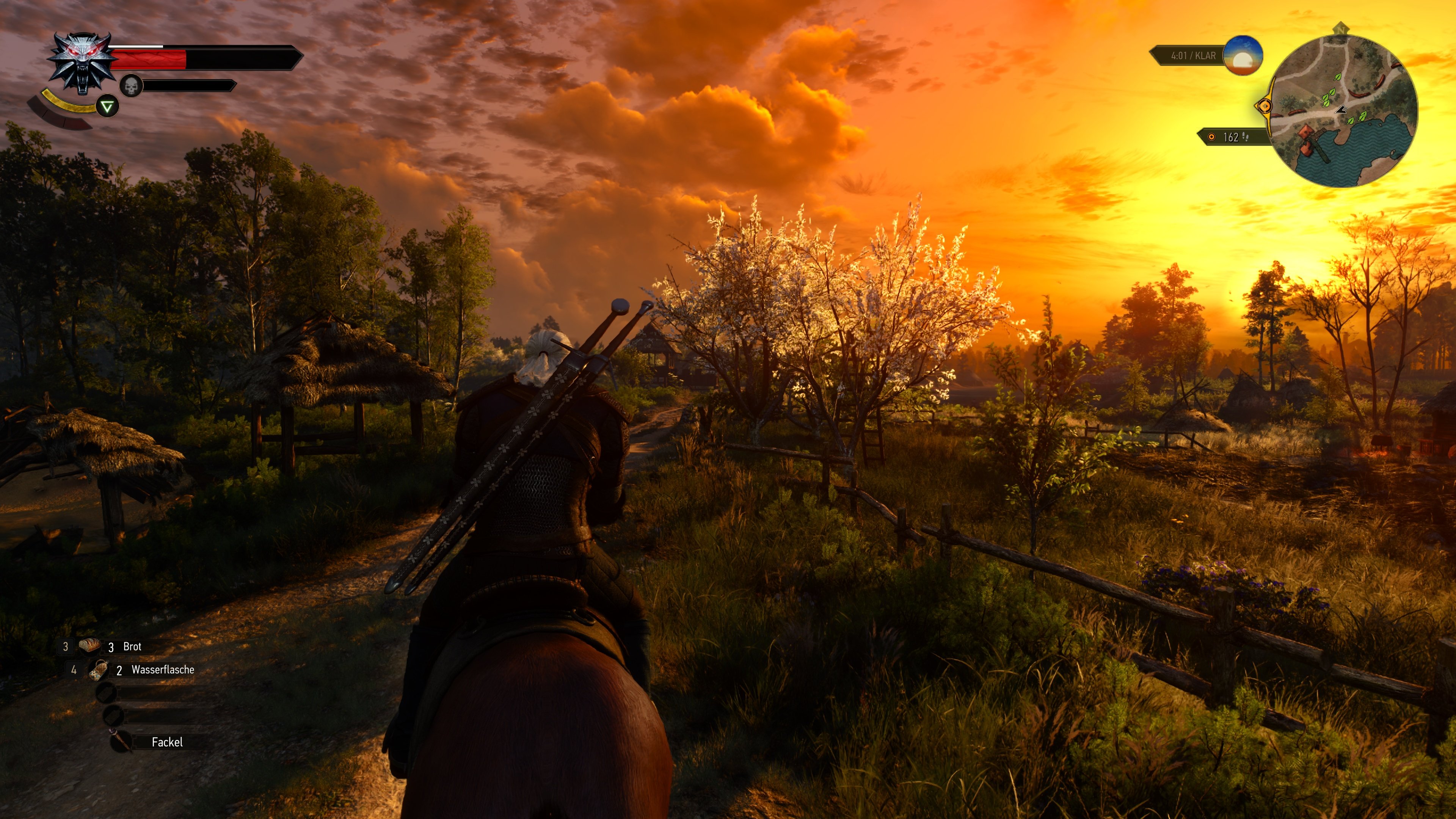
Task: Toggle the Fackel torch quick slot
Action: coord(120,740)
